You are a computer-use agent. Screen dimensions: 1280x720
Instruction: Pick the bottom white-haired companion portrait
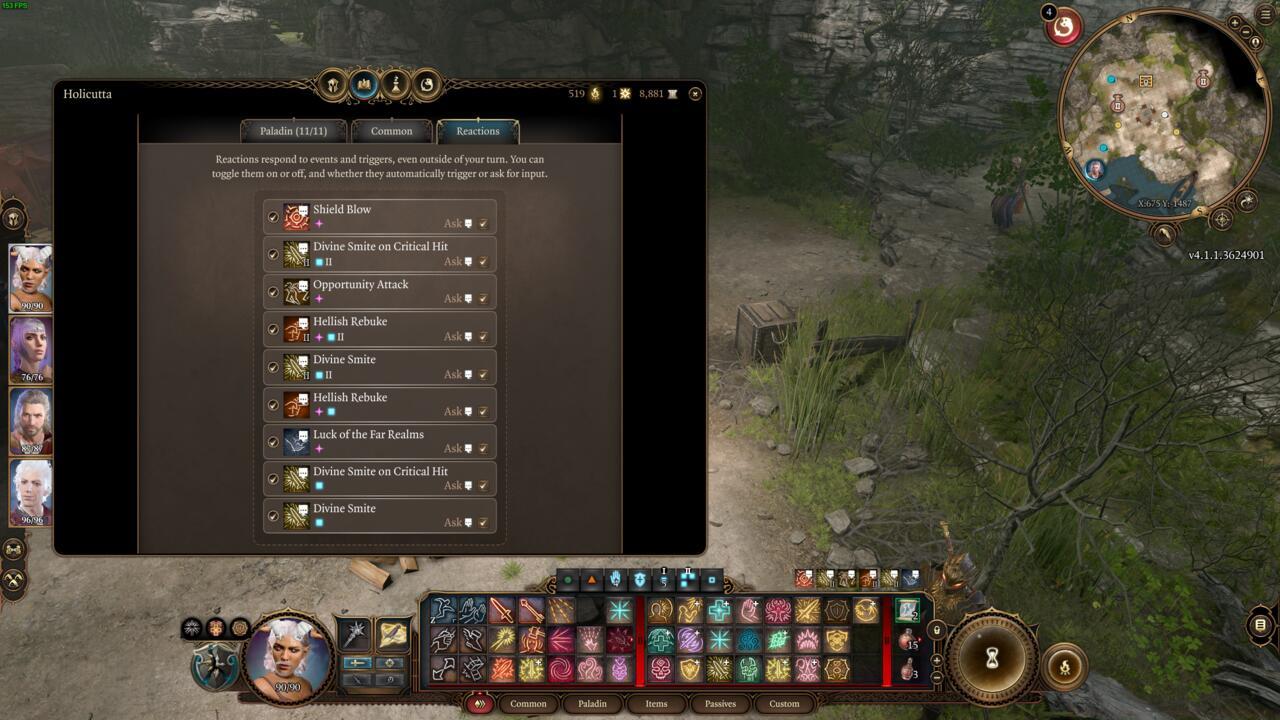click(x=31, y=492)
